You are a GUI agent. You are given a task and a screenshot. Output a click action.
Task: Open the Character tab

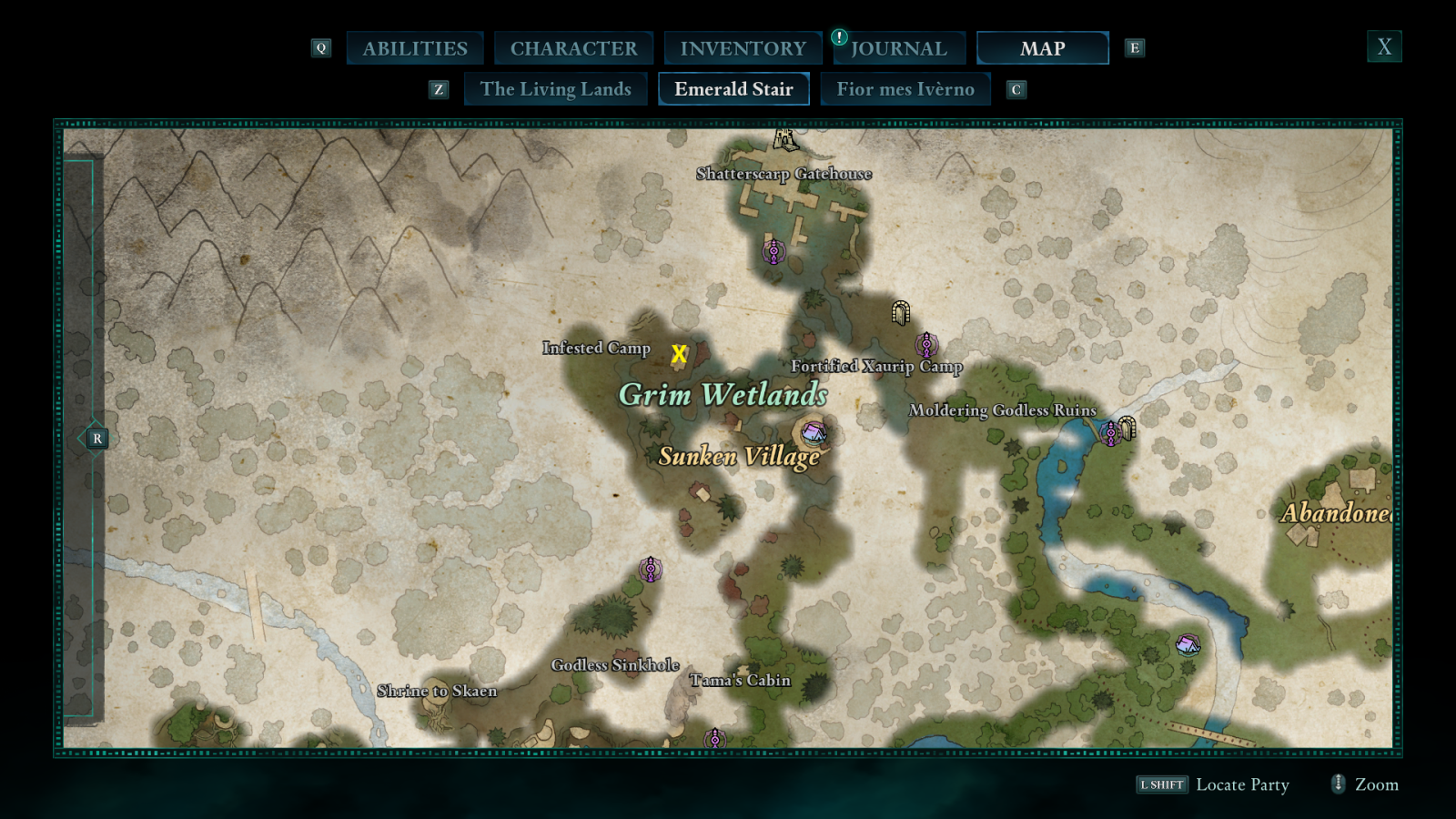(x=573, y=48)
